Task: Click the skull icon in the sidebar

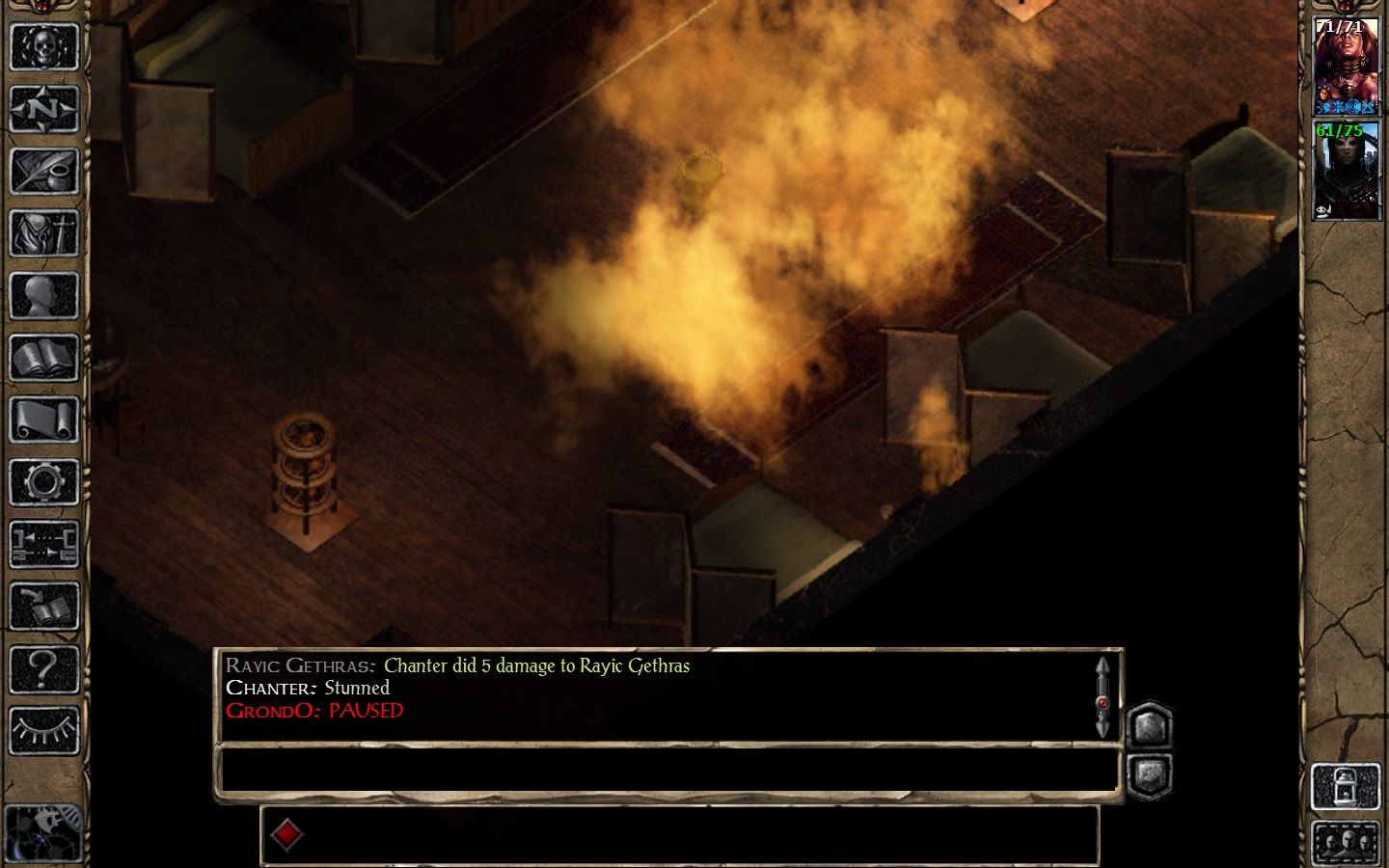Action: [43, 46]
